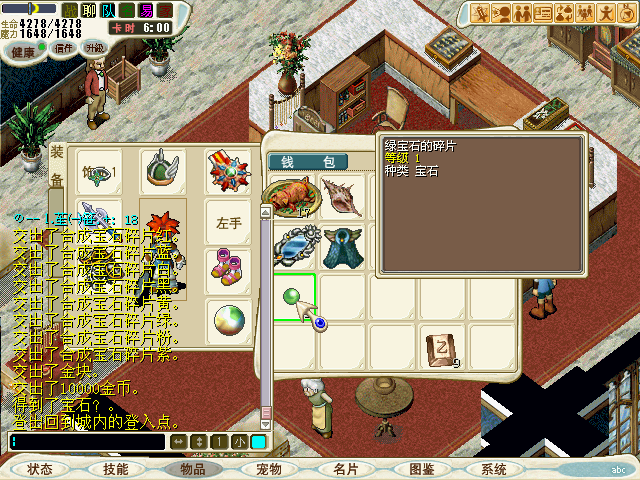
Task: Select the 物品 items menu button
Action: point(193,469)
